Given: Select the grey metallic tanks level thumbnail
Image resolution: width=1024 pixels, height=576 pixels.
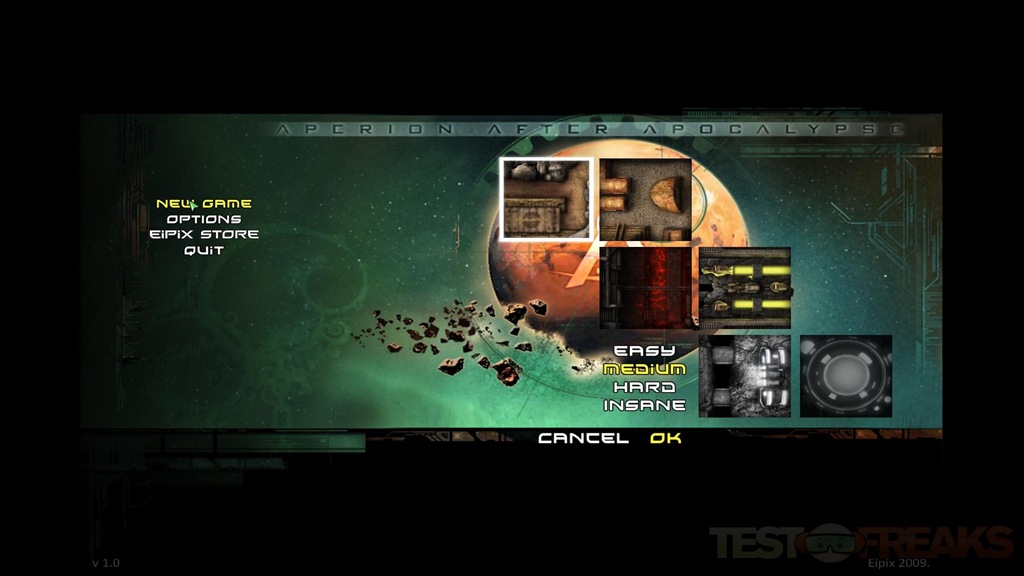Looking at the screenshot, I should 745,376.
